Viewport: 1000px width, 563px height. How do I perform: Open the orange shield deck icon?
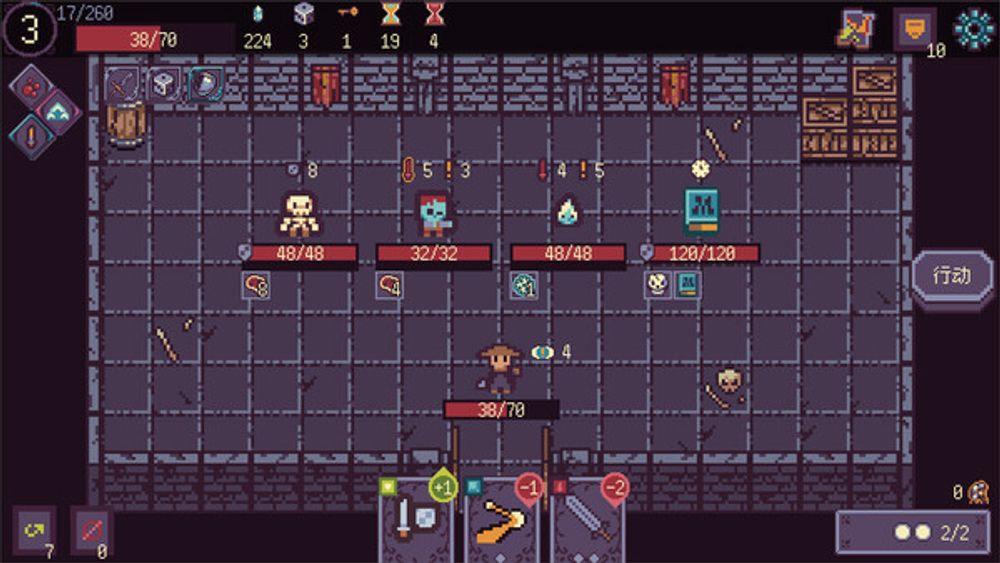click(x=913, y=29)
